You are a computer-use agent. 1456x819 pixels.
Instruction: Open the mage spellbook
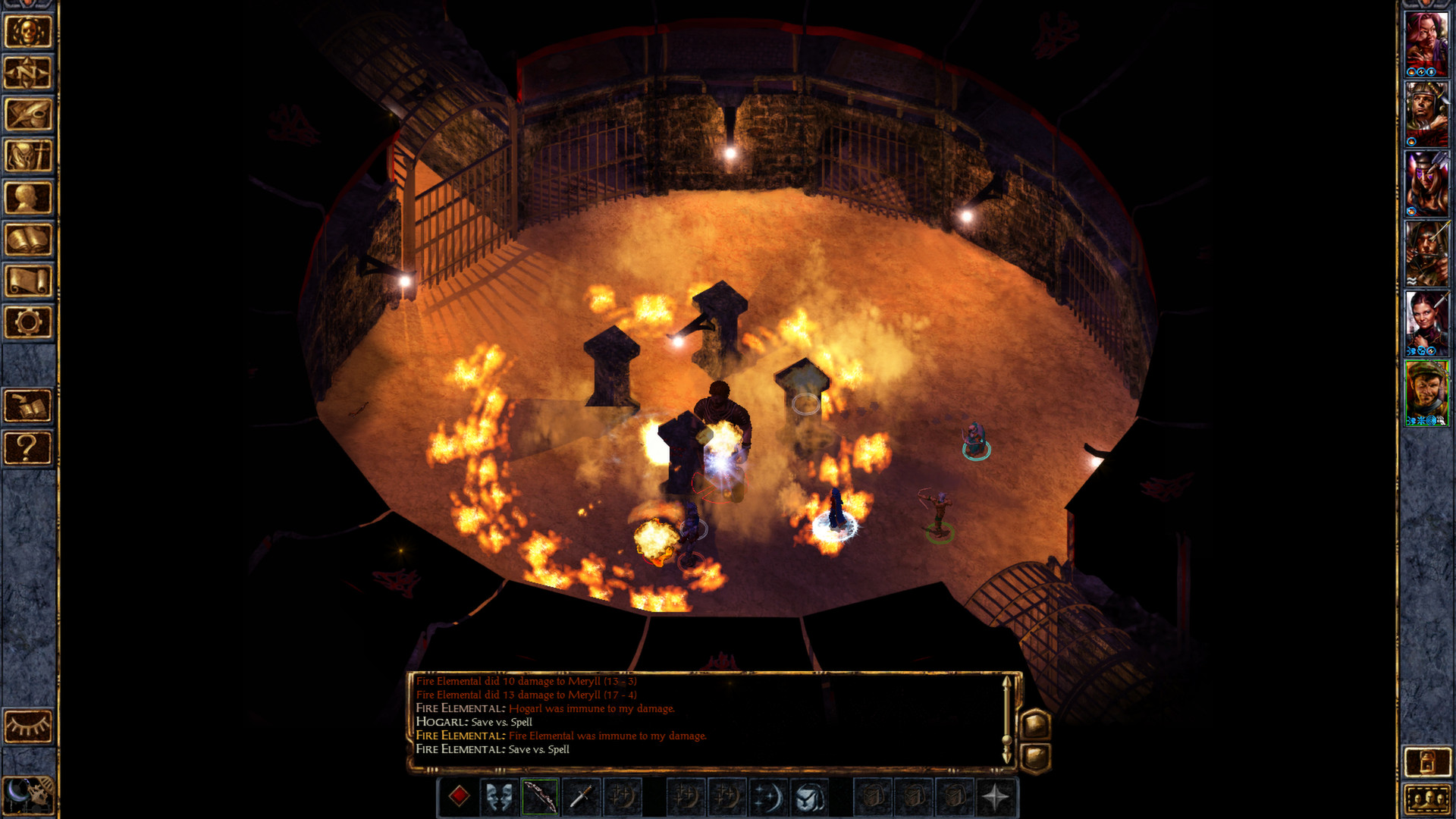28,239
